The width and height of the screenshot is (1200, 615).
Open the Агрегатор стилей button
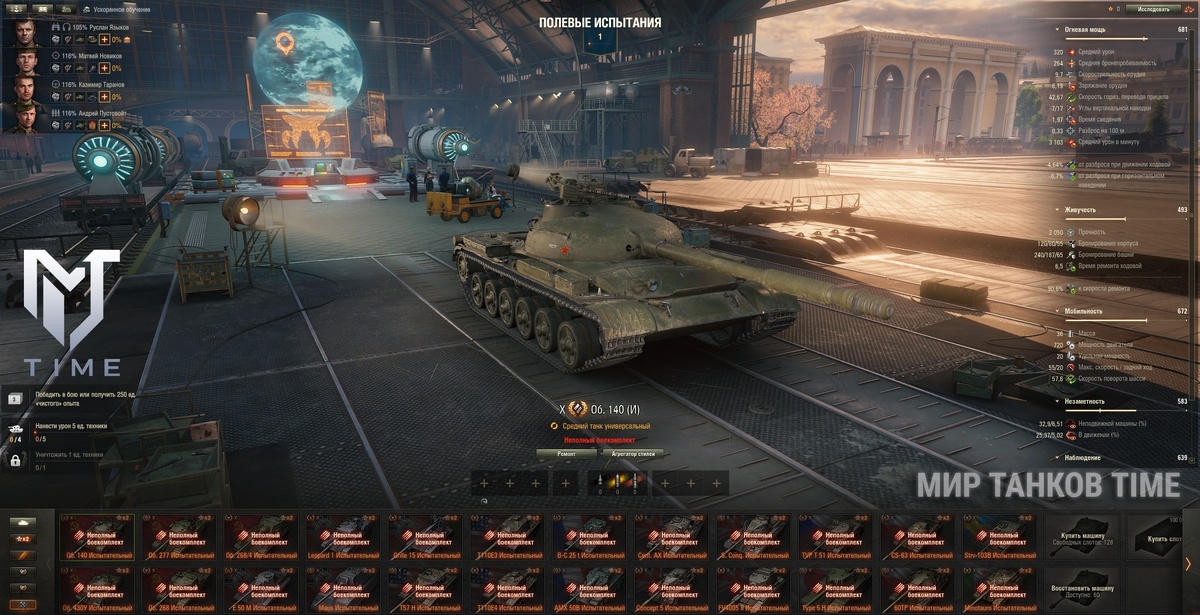pos(633,453)
